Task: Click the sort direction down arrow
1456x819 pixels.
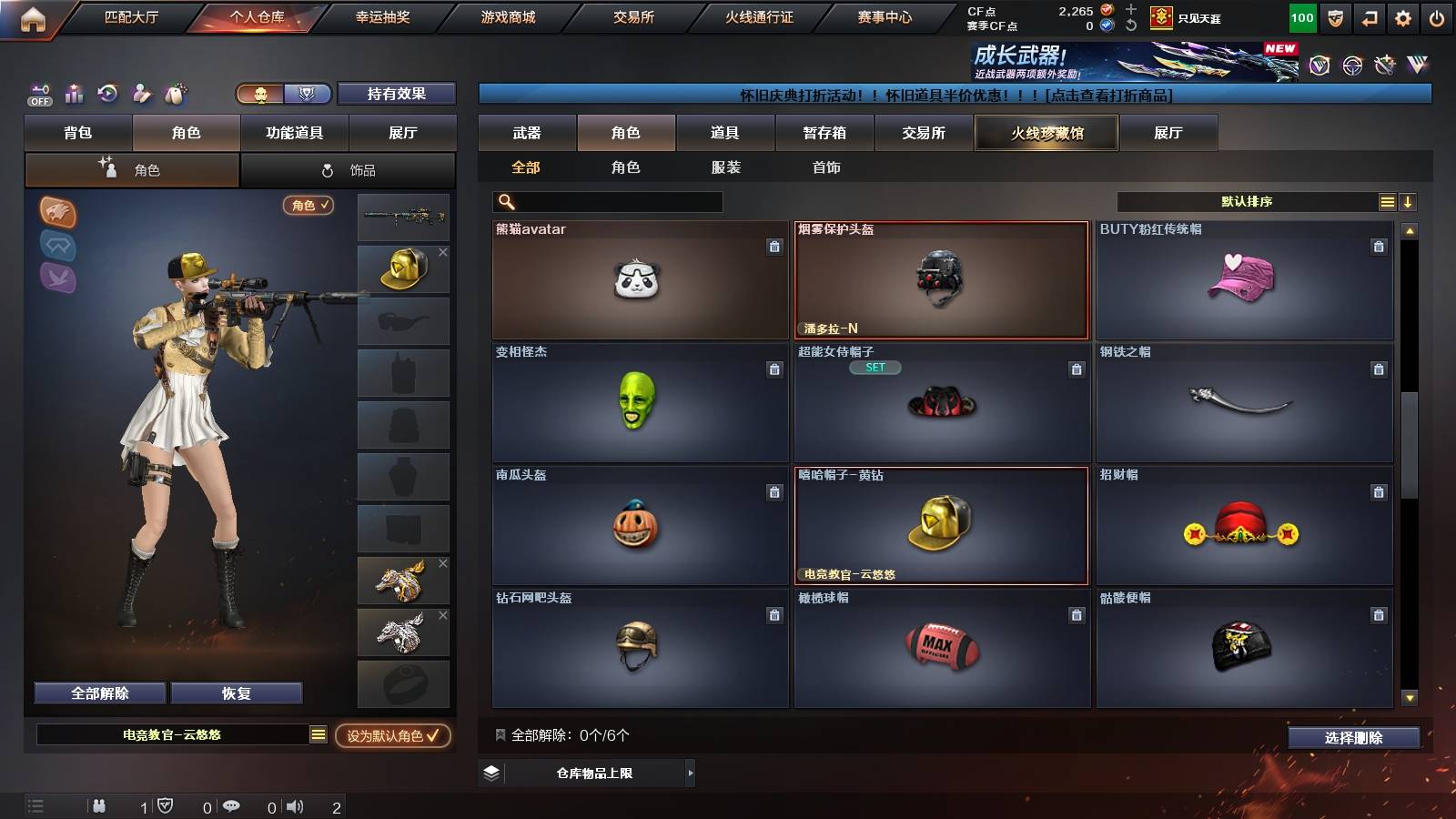Action: click(x=1407, y=201)
